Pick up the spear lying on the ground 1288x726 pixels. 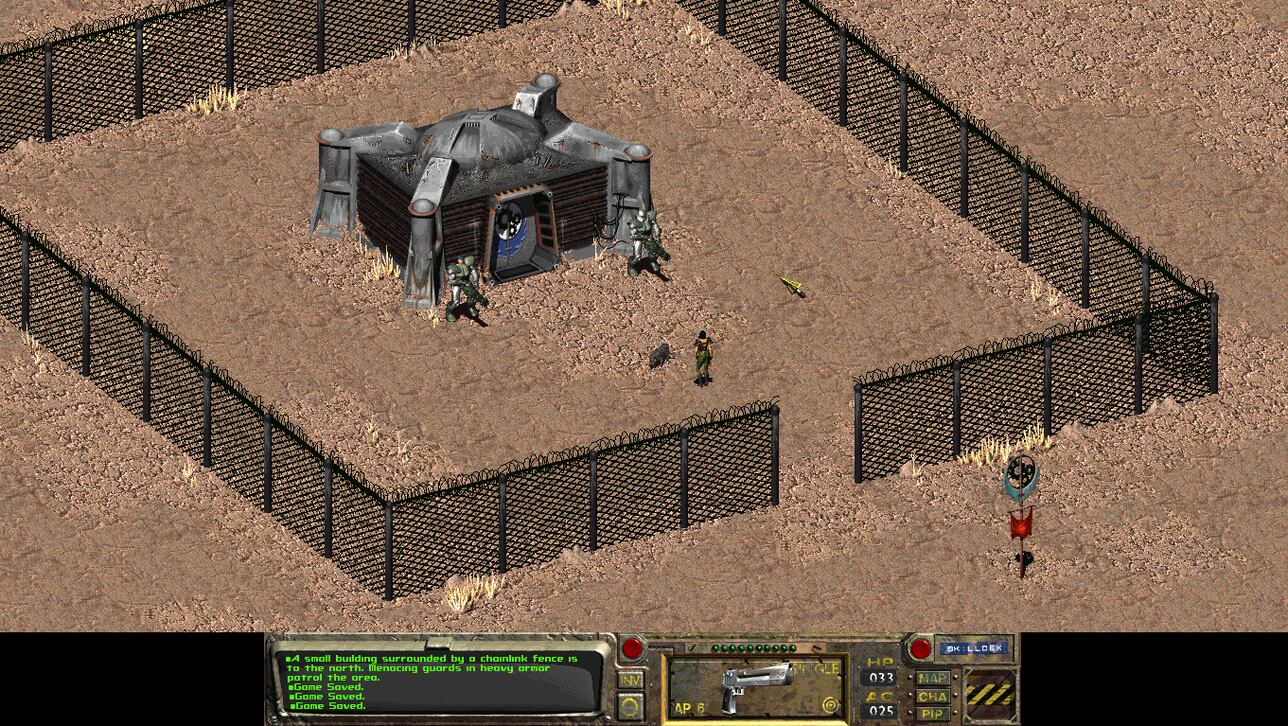pos(790,284)
